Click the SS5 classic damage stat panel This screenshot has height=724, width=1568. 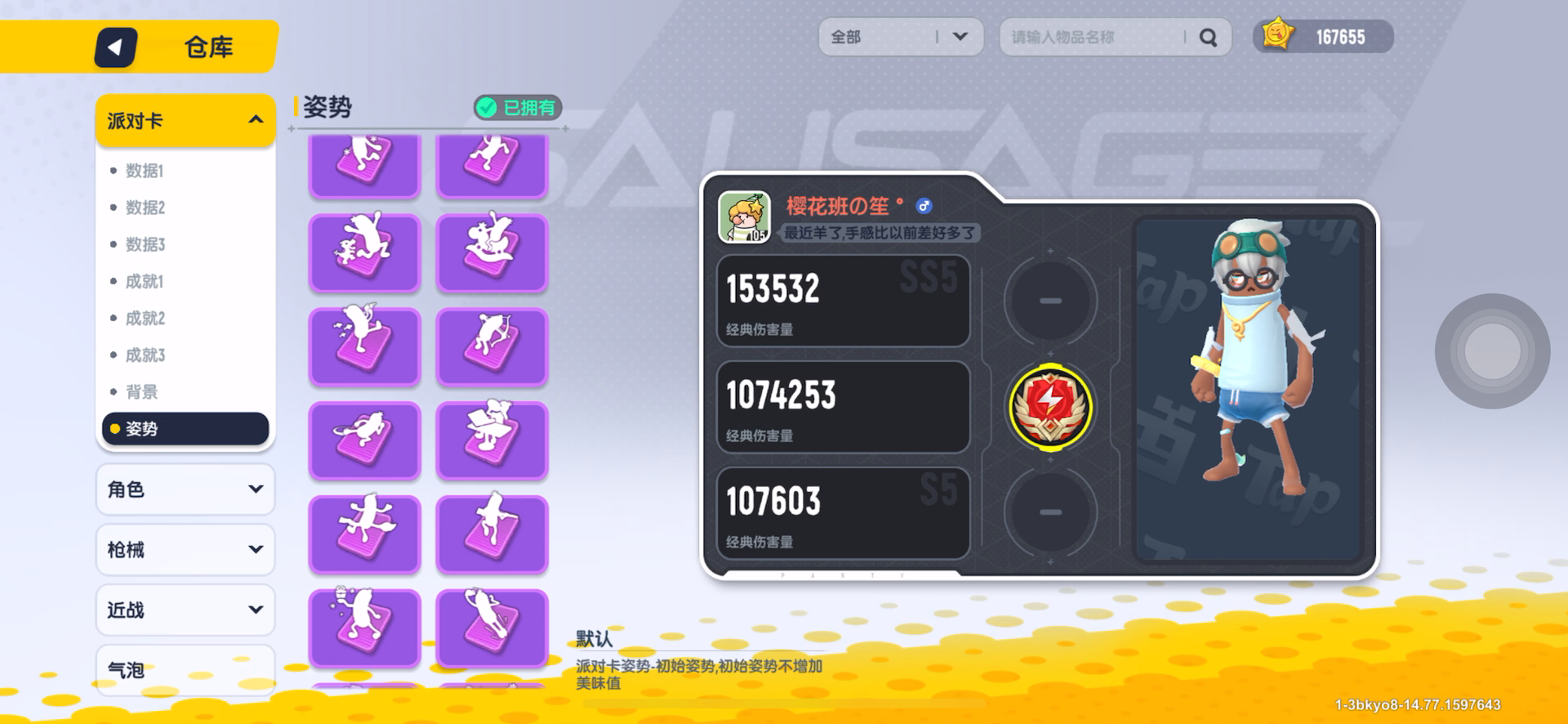point(843,301)
